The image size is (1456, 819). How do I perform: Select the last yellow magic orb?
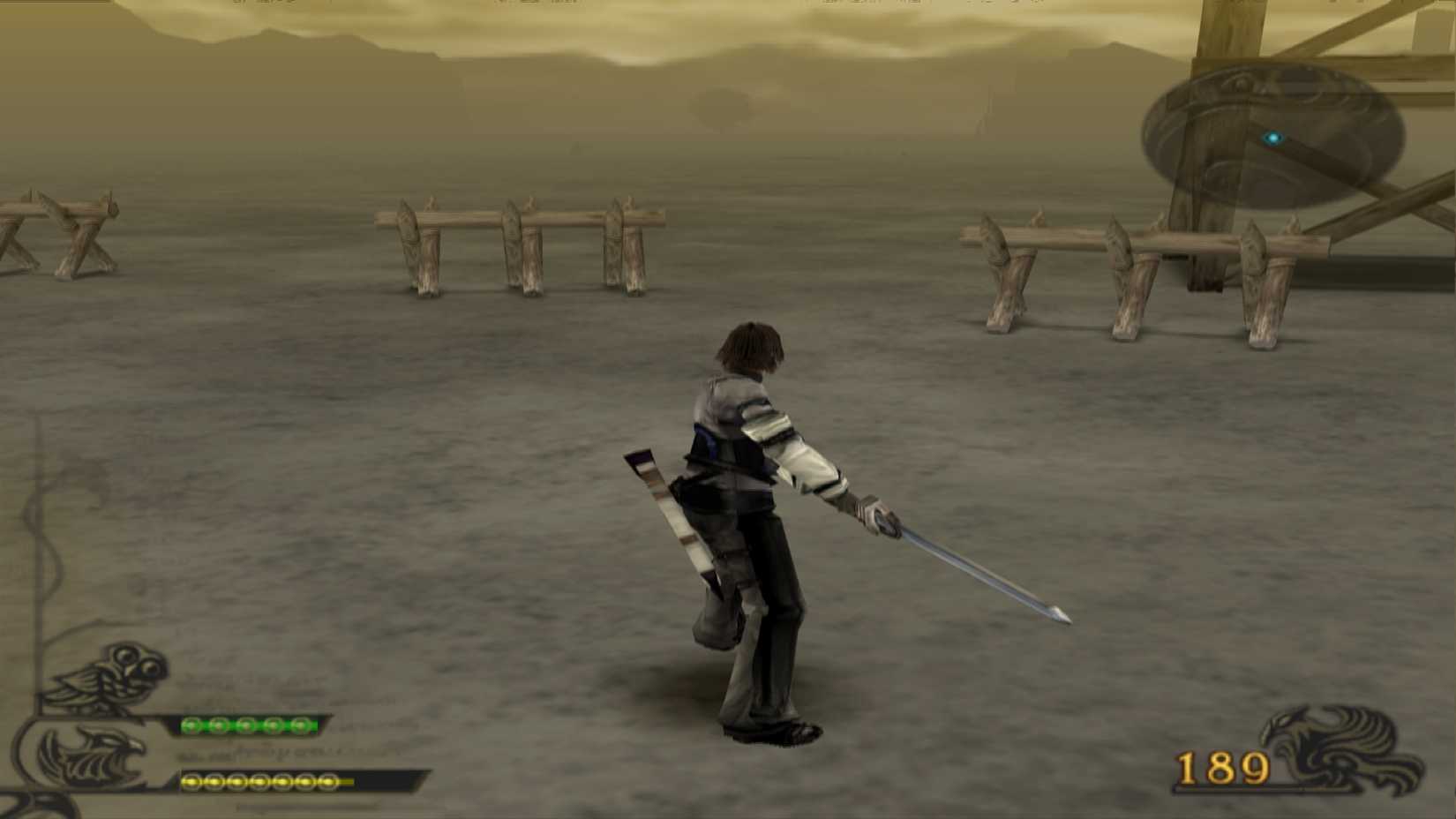pos(327,782)
